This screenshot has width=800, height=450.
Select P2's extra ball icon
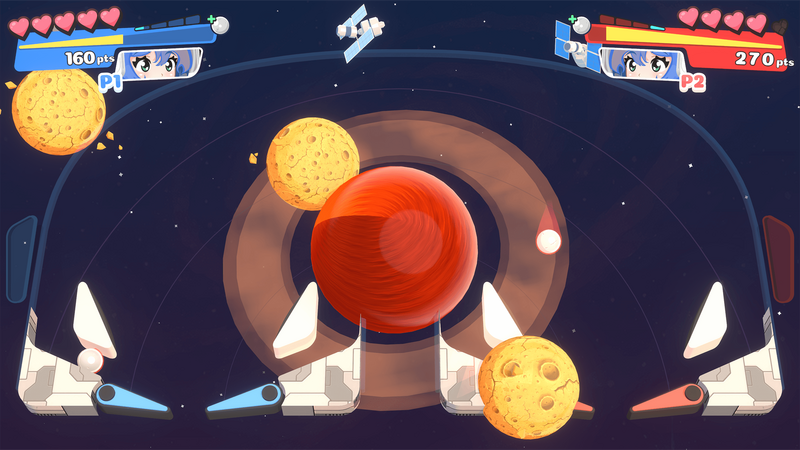(x=581, y=24)
